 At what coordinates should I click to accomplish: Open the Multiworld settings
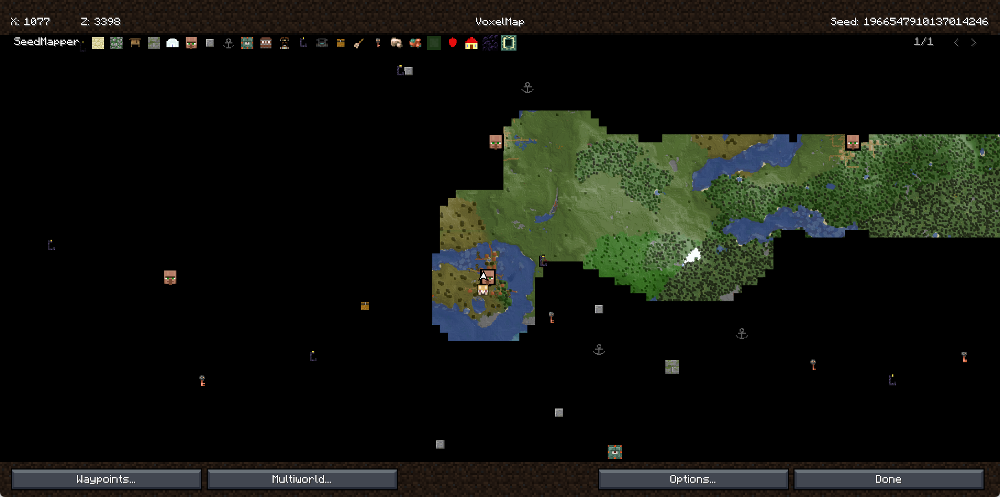tap(302, 479)
